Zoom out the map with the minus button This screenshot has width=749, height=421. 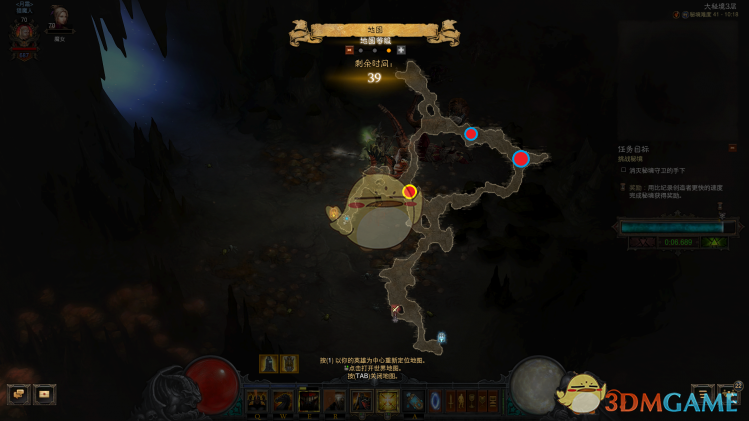pyautogui.click(x=349, y=49)
